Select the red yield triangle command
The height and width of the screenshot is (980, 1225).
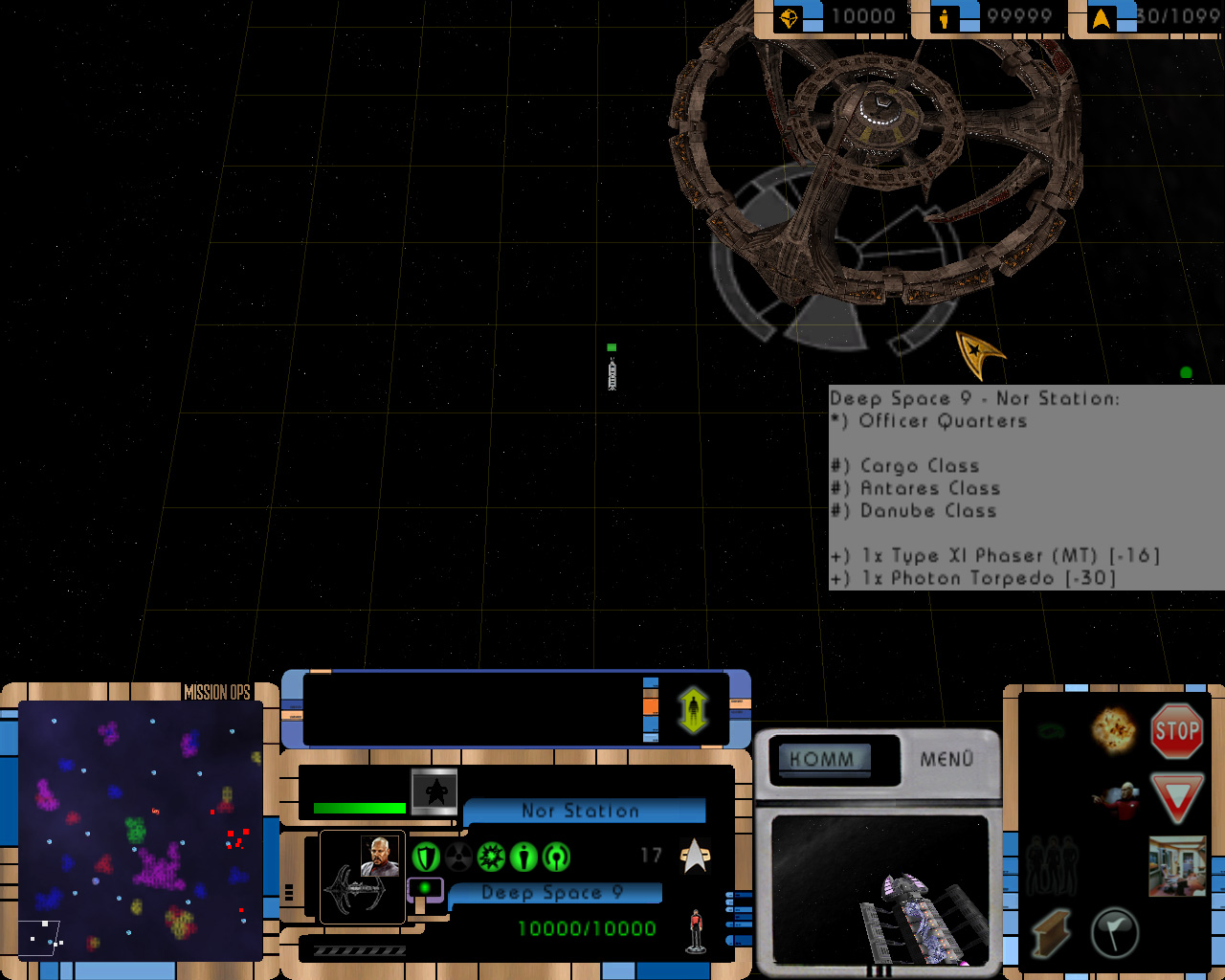coord(1176,798)
